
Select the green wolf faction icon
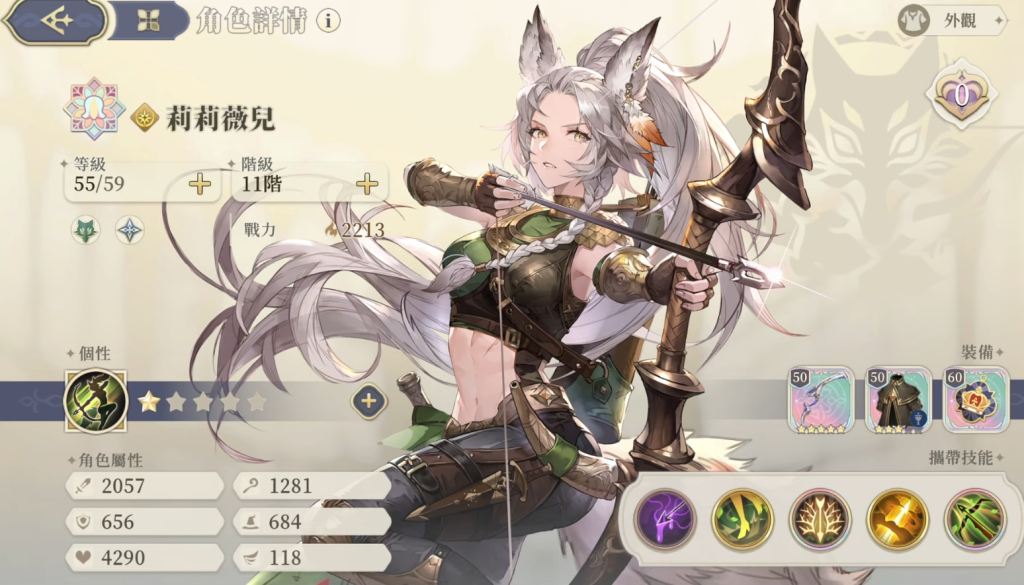85,230
